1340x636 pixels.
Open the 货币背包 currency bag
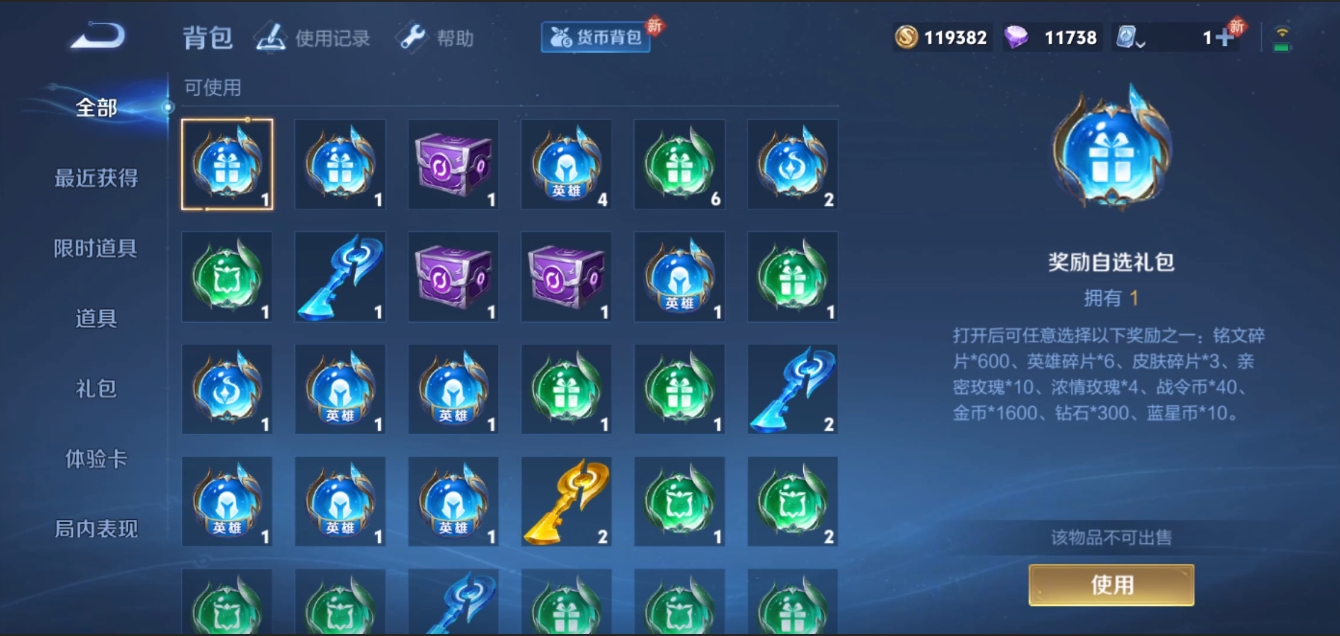click(596, 38)
